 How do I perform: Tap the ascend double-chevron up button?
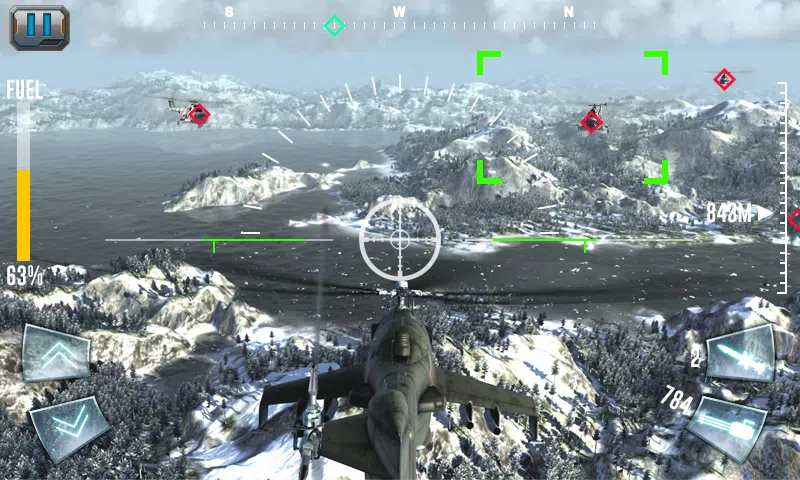pos(56,353)
